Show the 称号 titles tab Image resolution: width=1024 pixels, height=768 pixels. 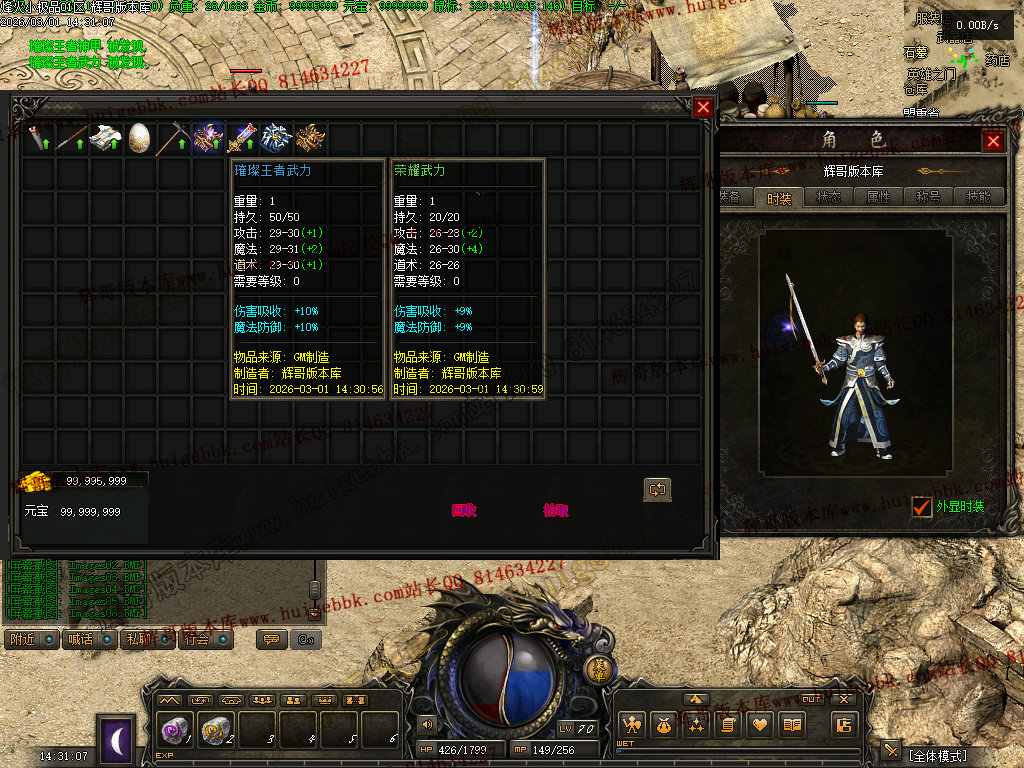(928, 198)
